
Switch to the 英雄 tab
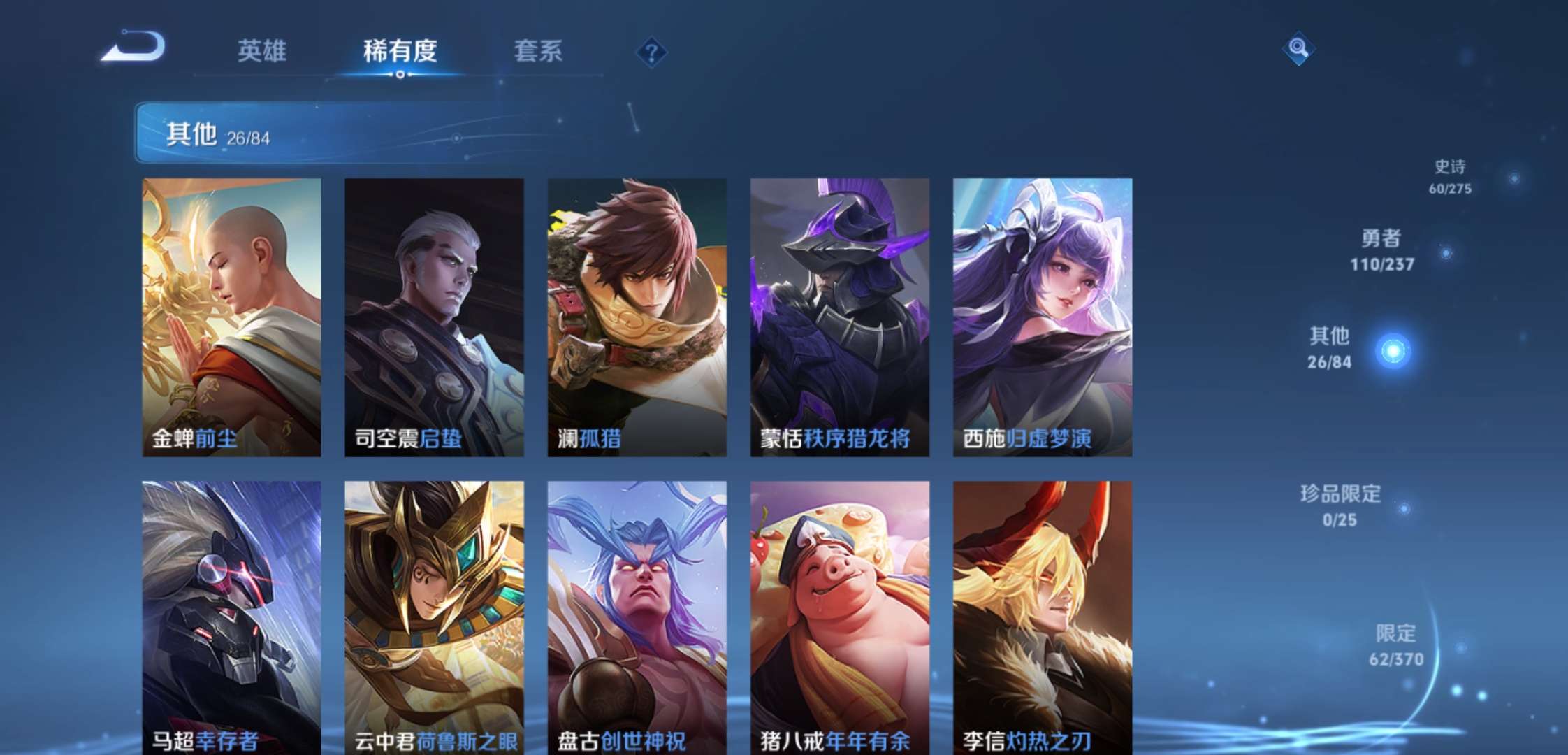coord(262,51)
